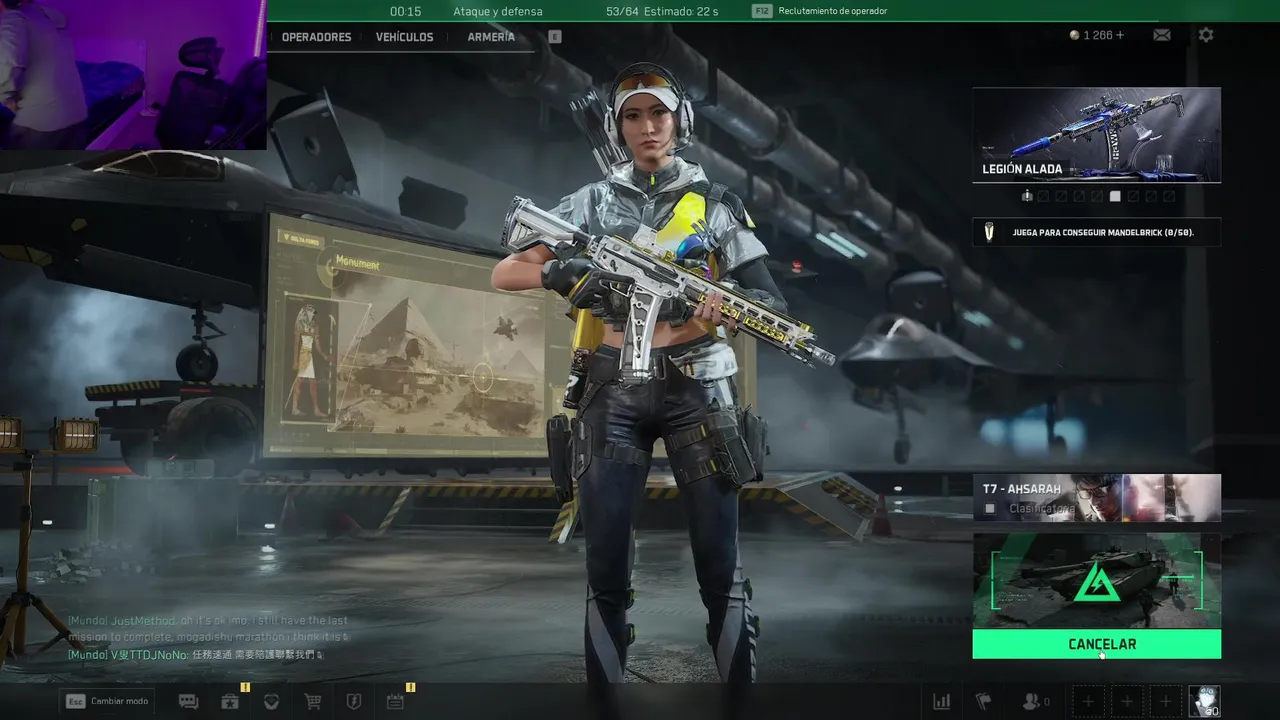Open the chat speech-bubble icon

click(x=188, y=702)
